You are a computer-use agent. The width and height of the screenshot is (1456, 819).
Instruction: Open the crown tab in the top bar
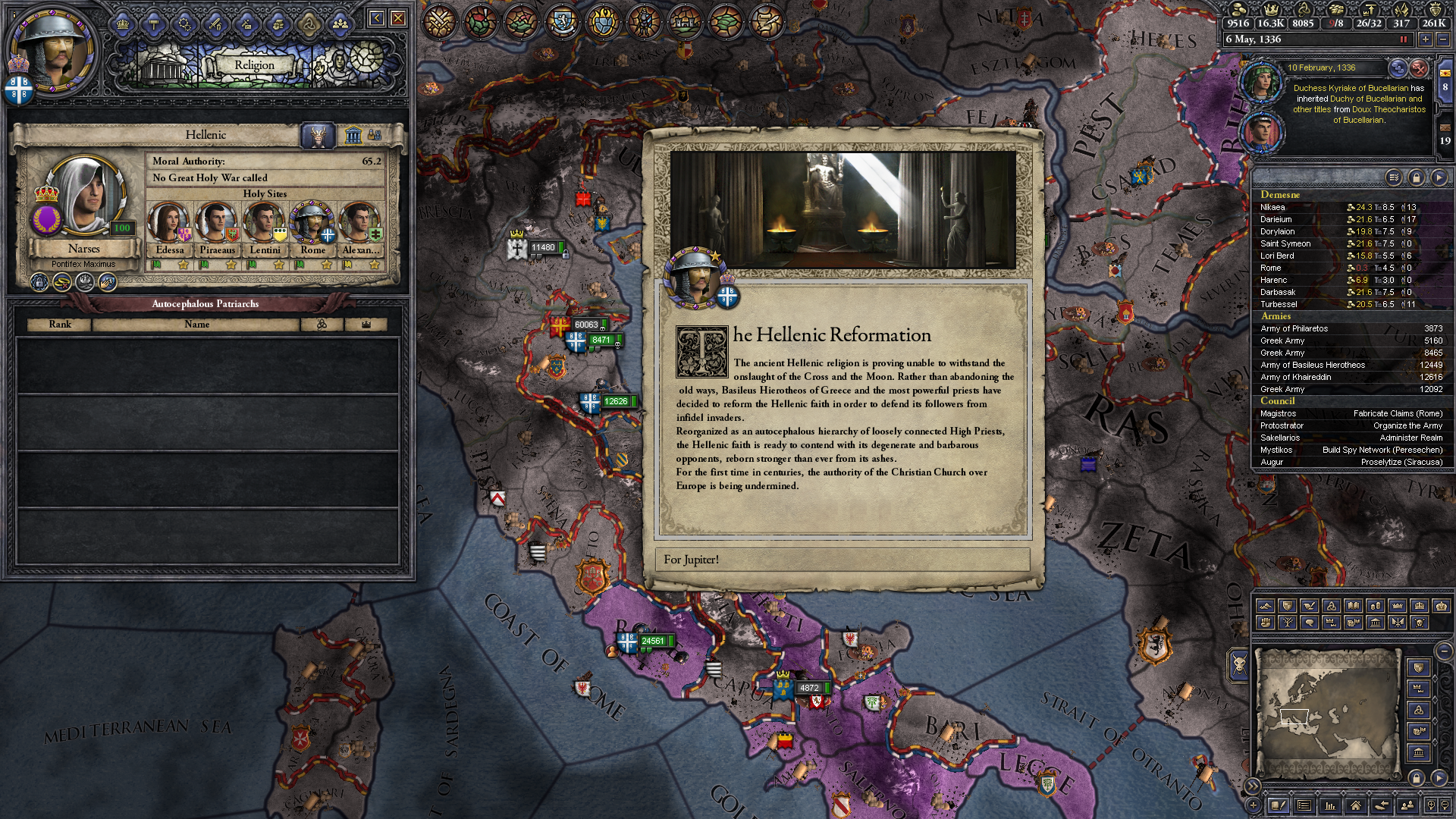(x=123, y=24)
